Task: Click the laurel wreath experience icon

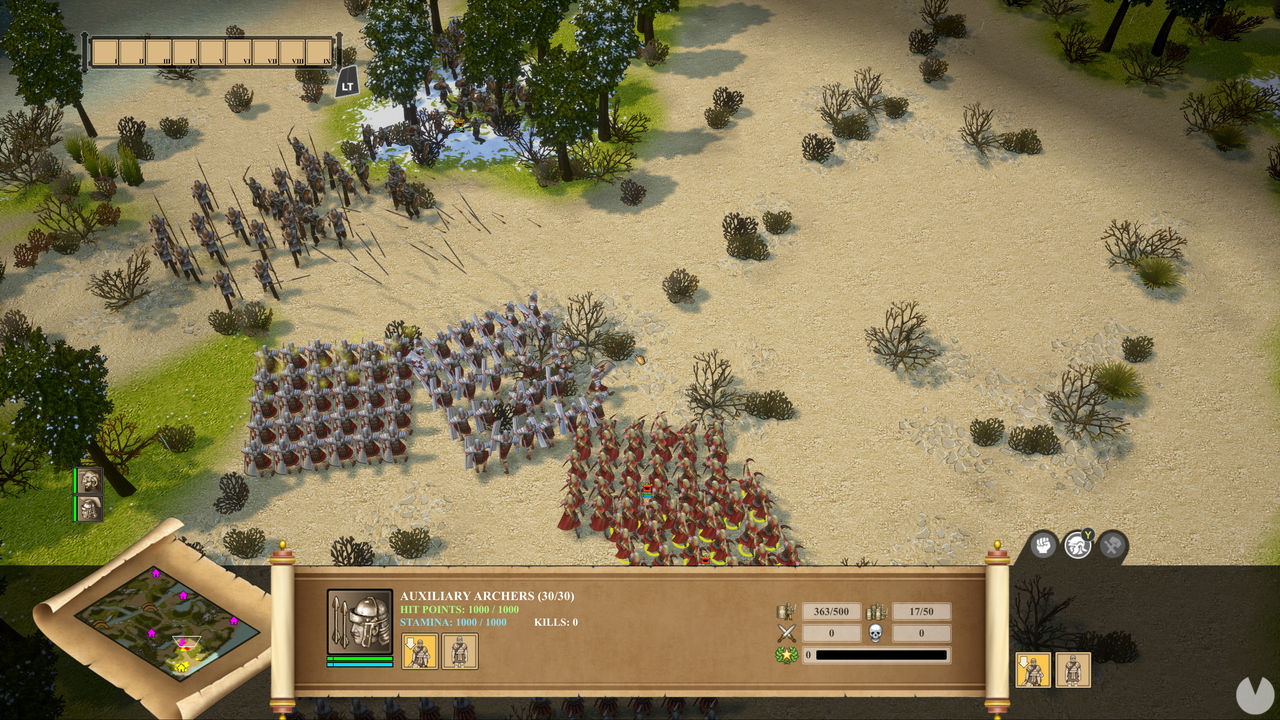Action: tap(787, 655)
